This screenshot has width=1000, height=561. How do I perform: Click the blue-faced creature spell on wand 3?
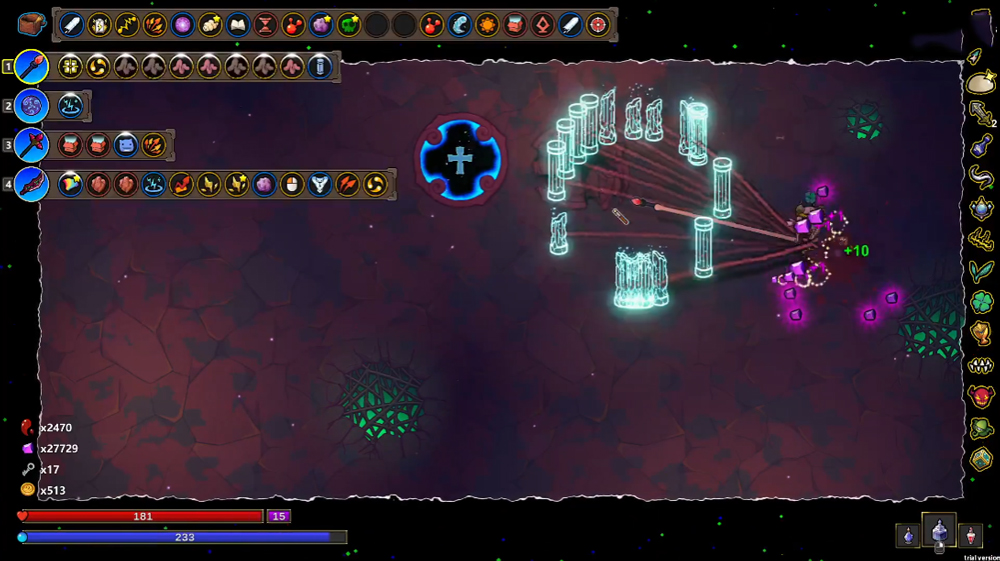pyautogui.click(x=126, y=145)
